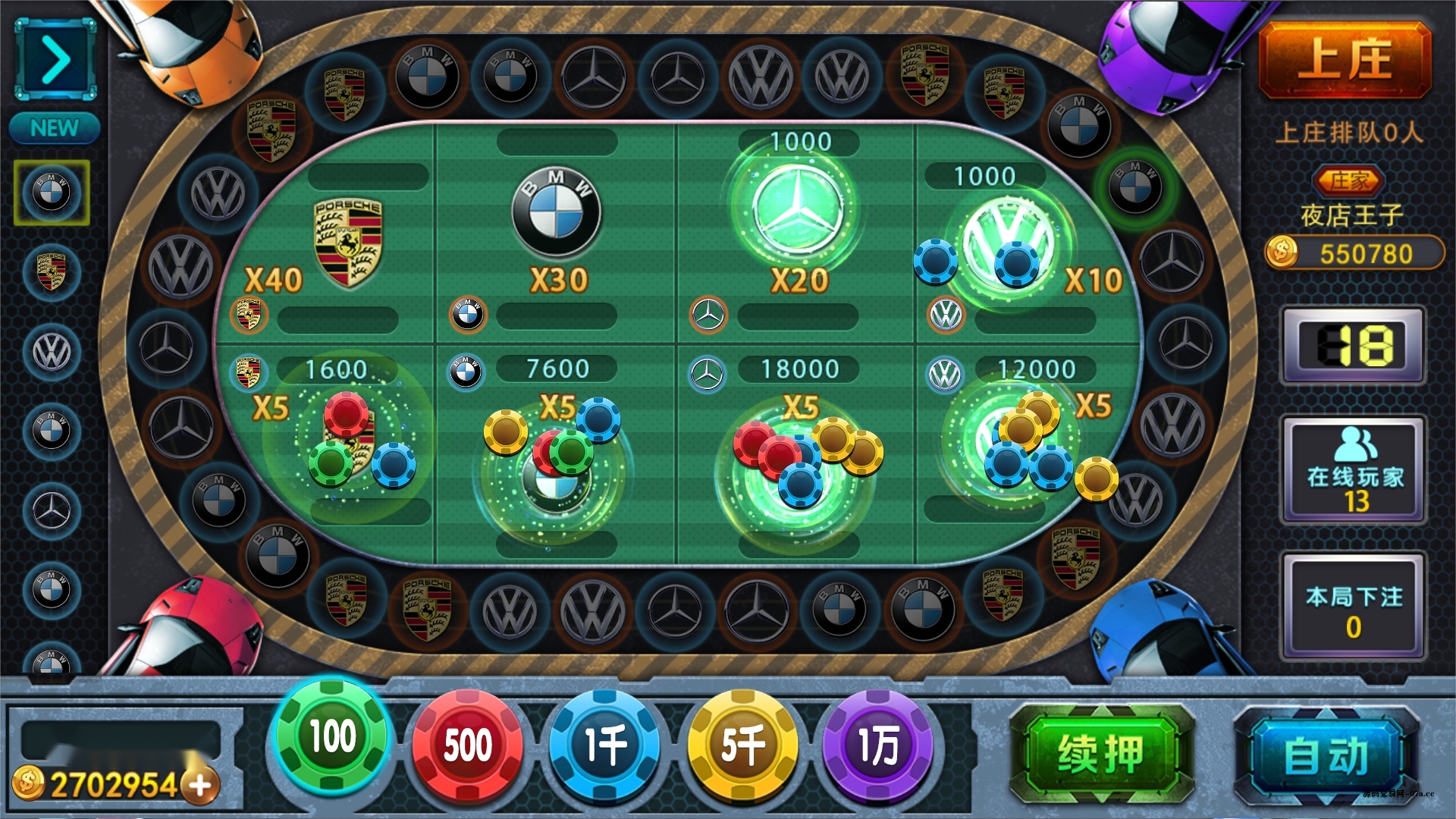Screen dimensions: 1456x819
Task: Bet on the Mercedes X20 area
Action: tap(796, 227)
